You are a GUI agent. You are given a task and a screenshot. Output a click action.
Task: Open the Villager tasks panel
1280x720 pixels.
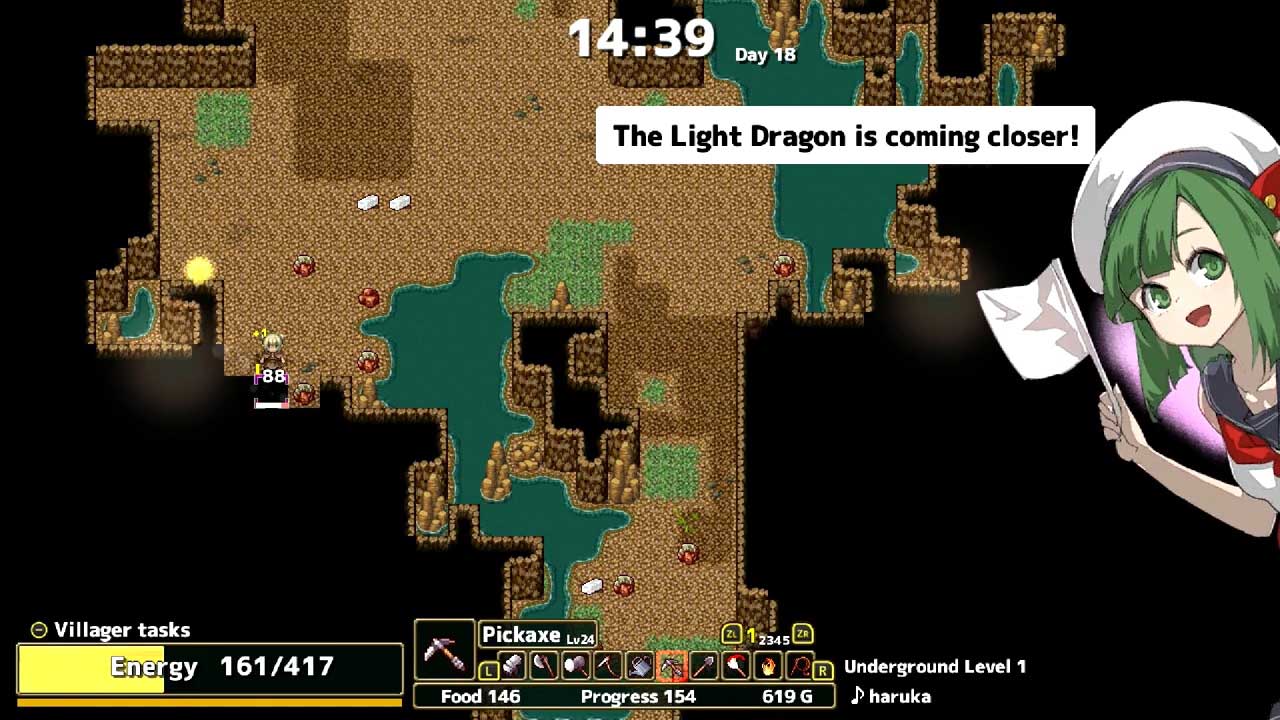coord(110,630)
